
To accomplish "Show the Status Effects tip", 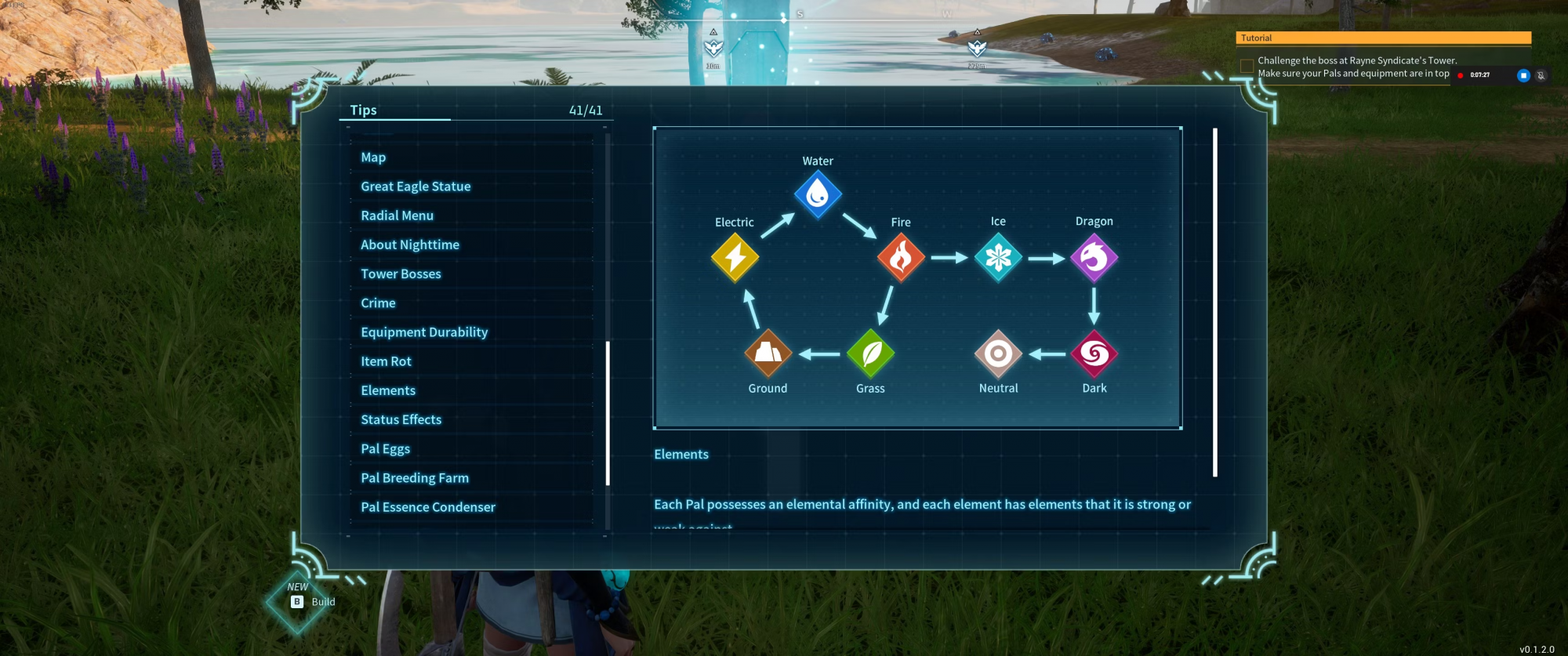I will point(401,419).
